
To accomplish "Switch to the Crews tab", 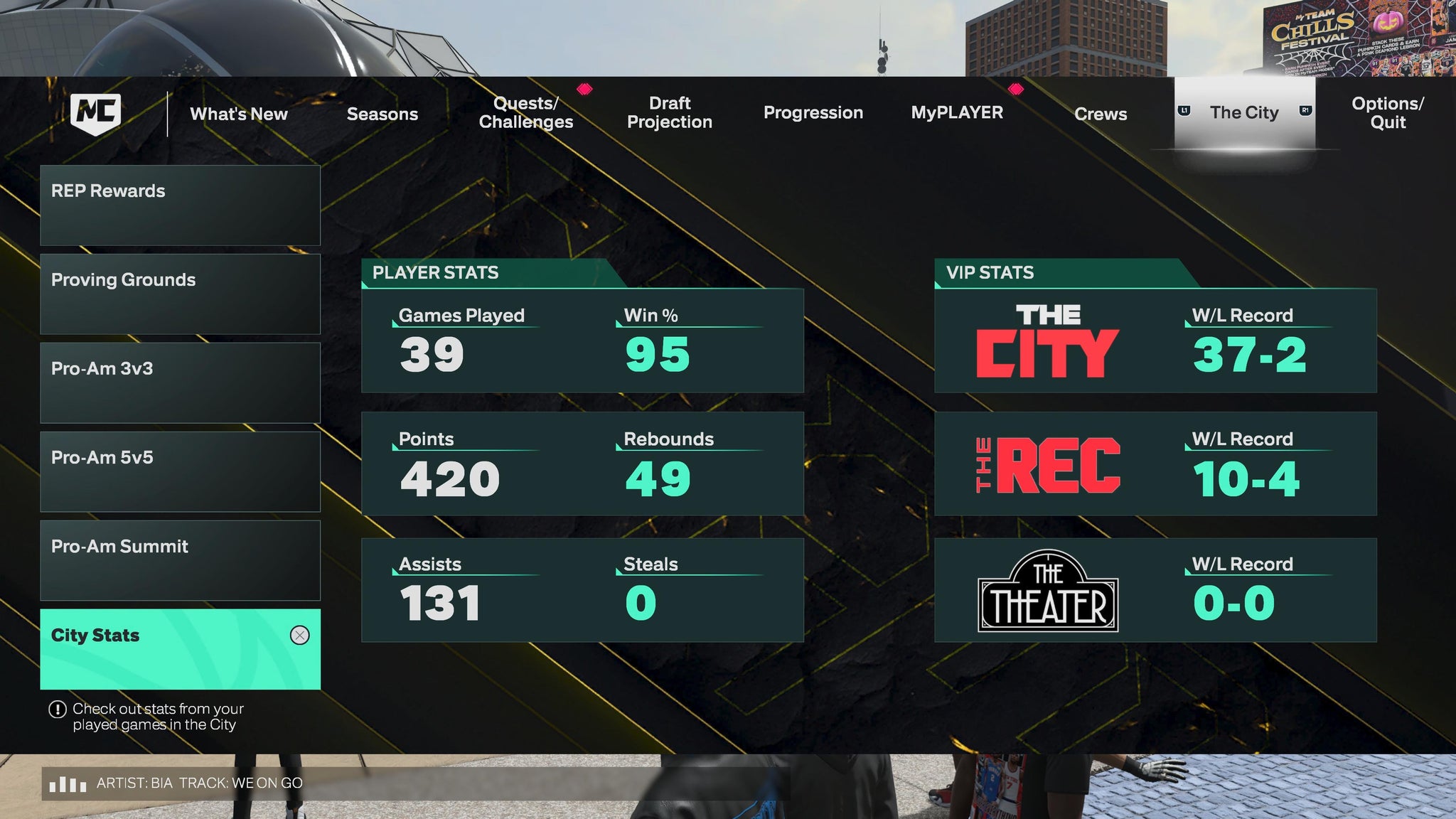I will pyautogui.click(x=1101, y=114).
